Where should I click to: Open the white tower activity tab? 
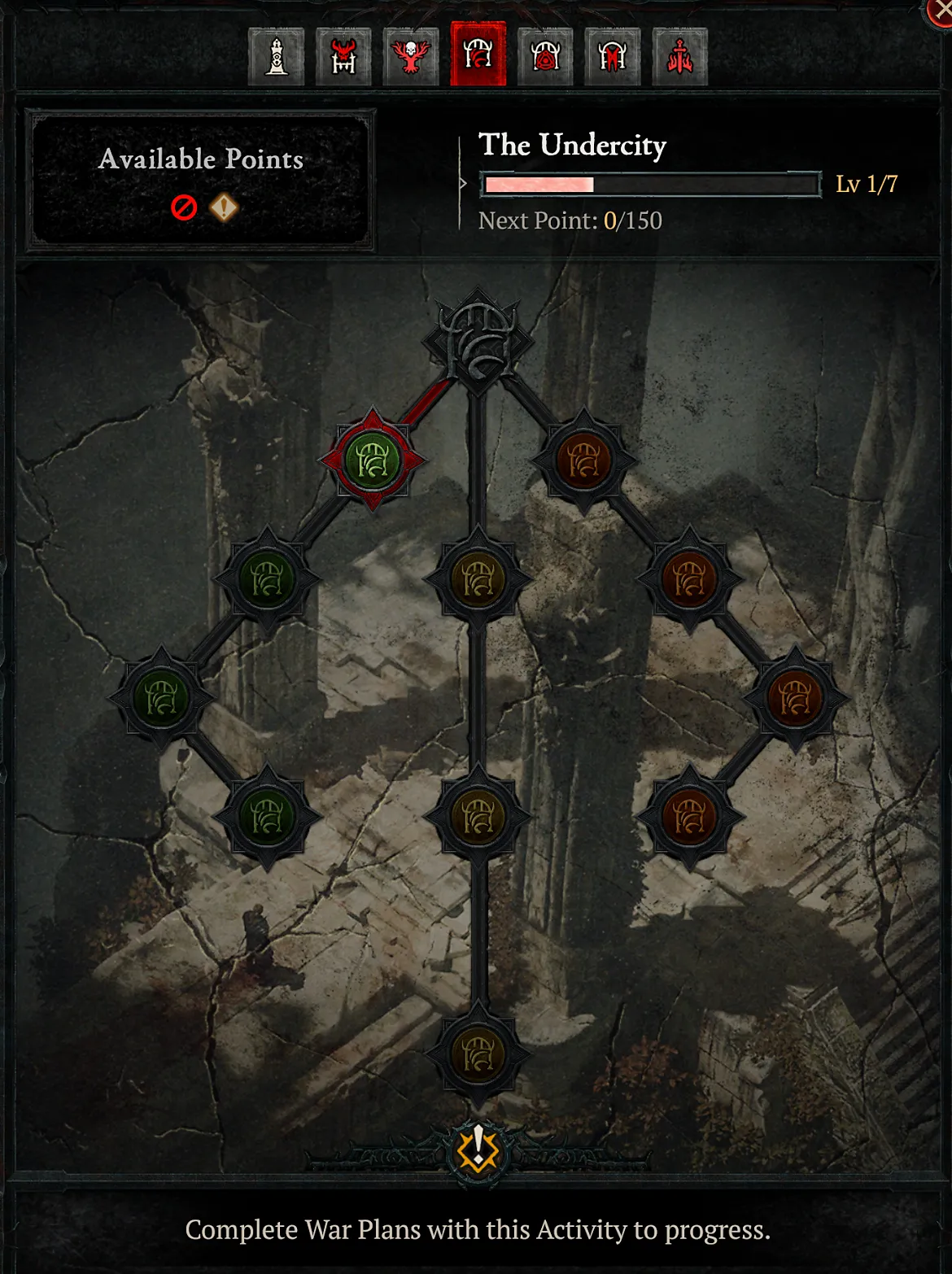(x=277, y=57)
